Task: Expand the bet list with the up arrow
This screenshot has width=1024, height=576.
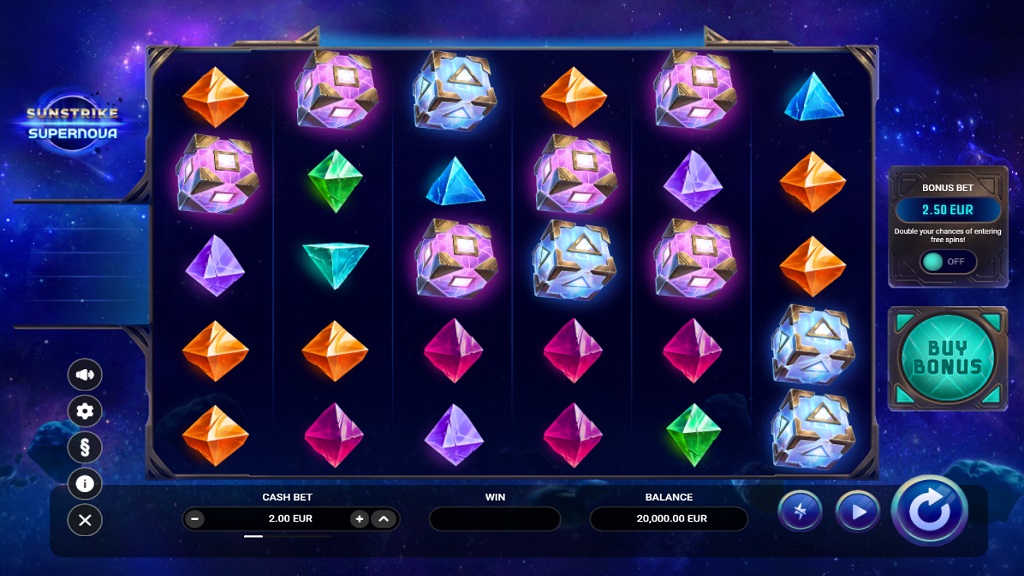Action: click(x=383, y=519)
